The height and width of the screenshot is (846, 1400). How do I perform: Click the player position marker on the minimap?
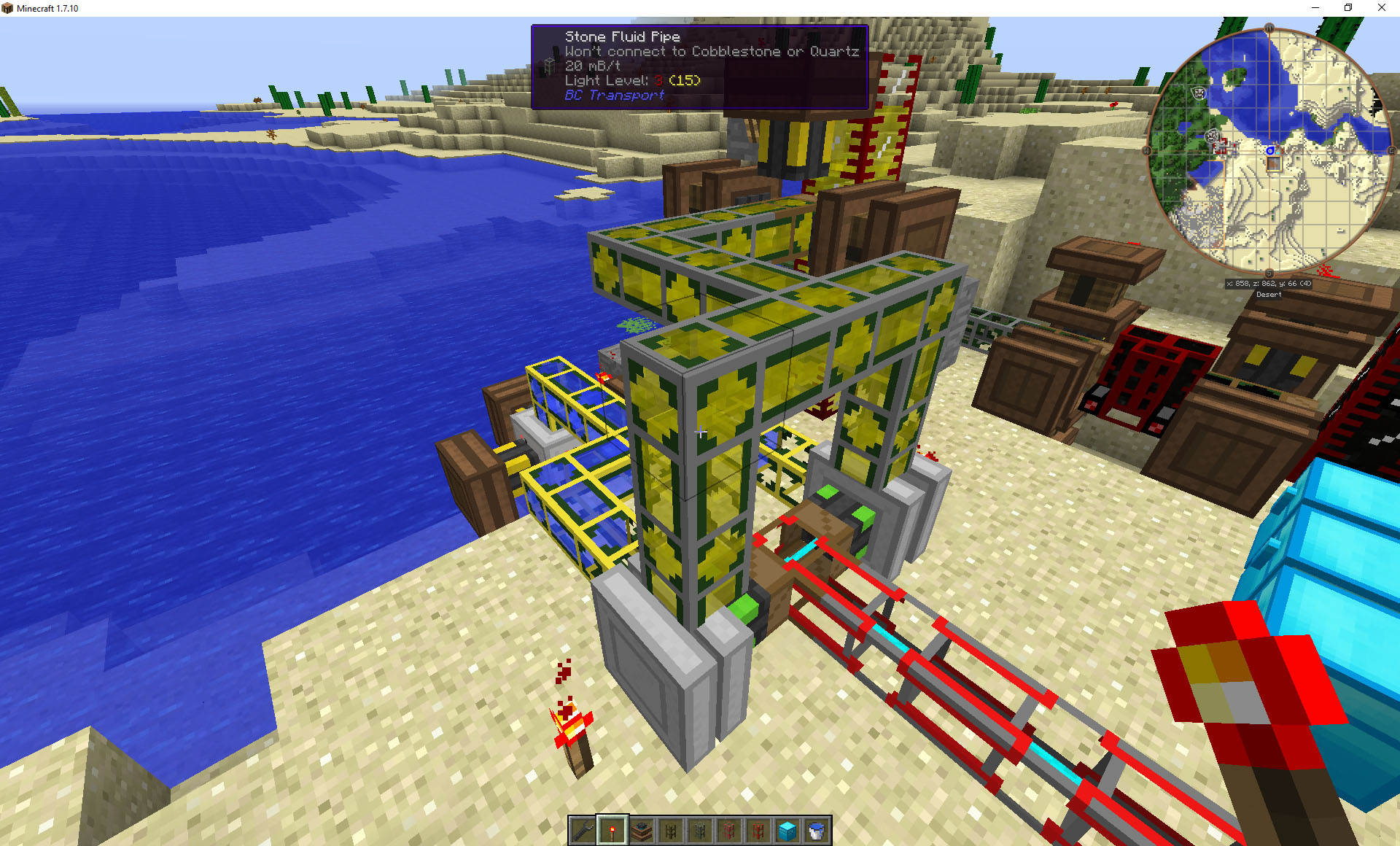[1270, 150]
